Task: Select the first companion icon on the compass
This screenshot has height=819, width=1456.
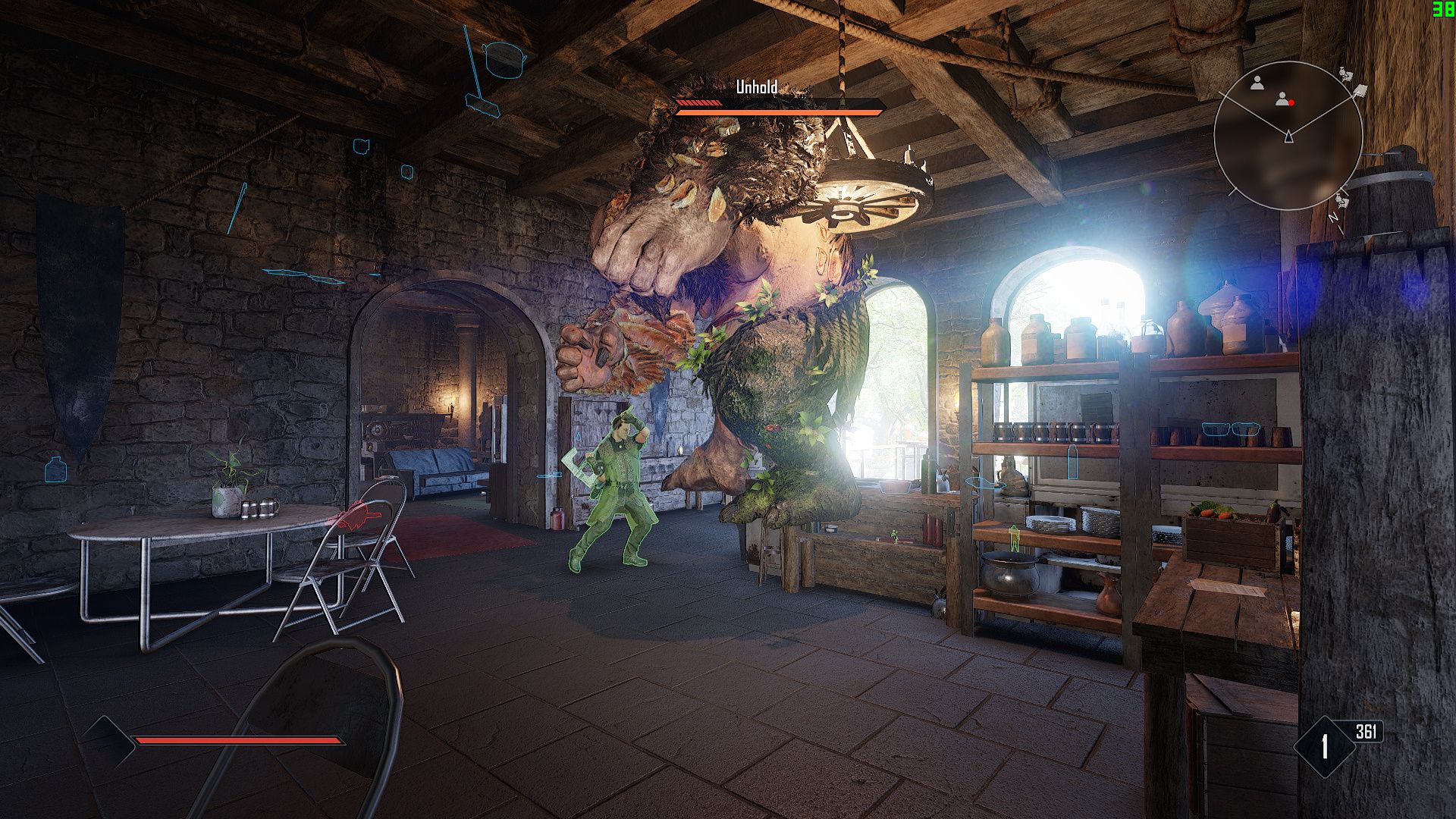Action: coord(1257,84)
